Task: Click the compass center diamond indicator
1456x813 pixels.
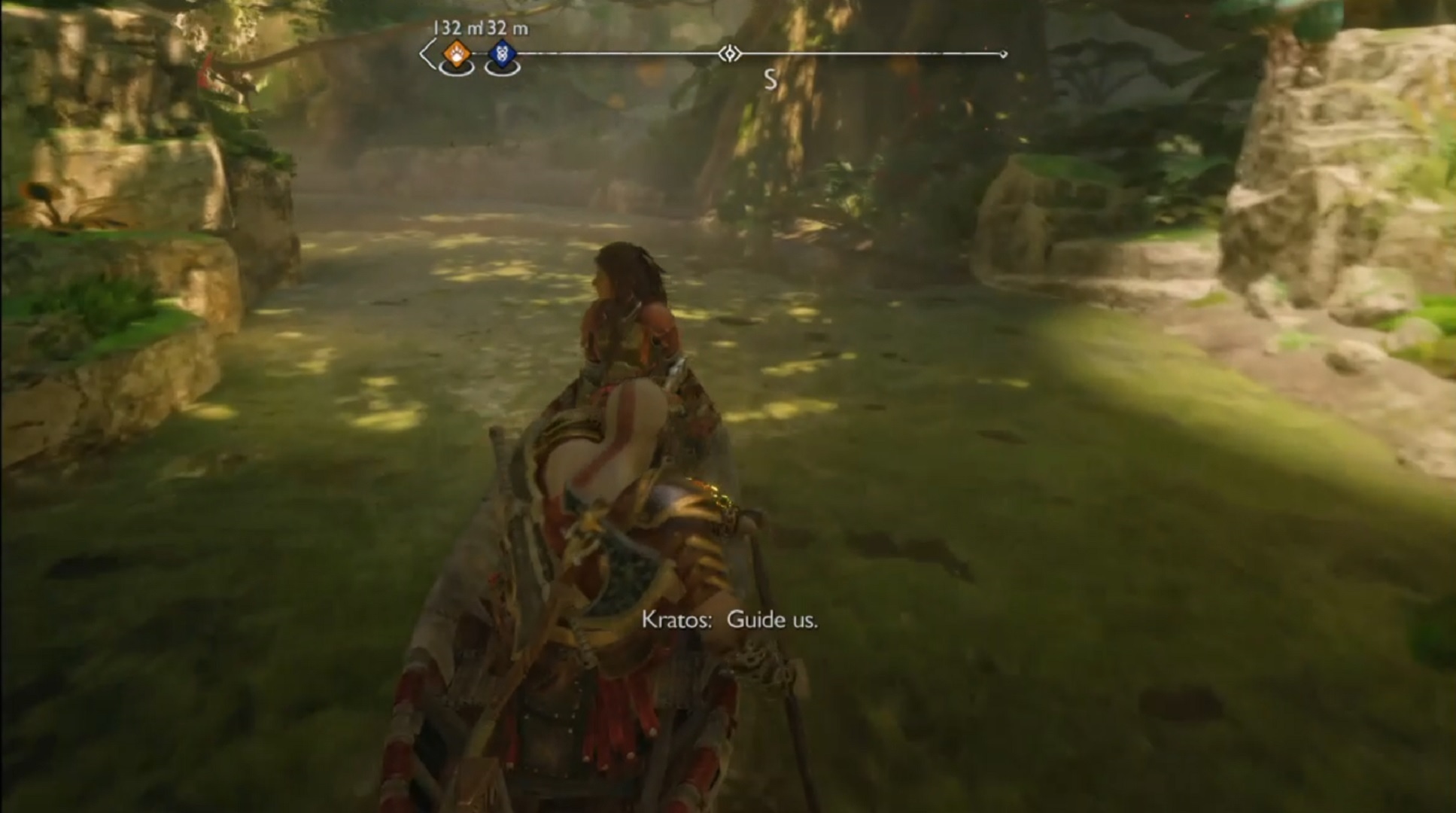Action: pyautogui.click(x=729, y=53)
